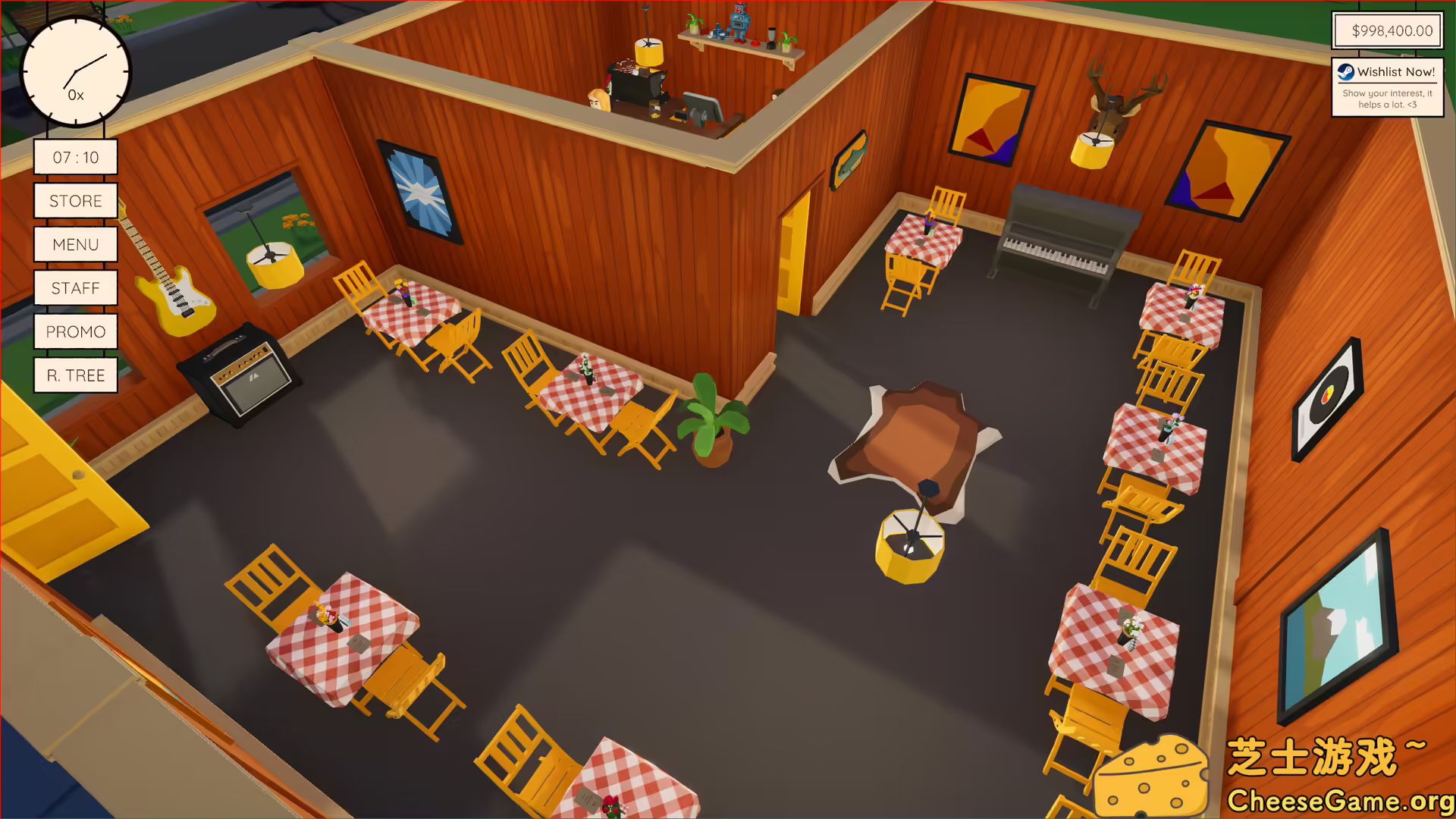Open the MENU panel
This screenshot has width=1456, height=819.
[x=75, y=244]
